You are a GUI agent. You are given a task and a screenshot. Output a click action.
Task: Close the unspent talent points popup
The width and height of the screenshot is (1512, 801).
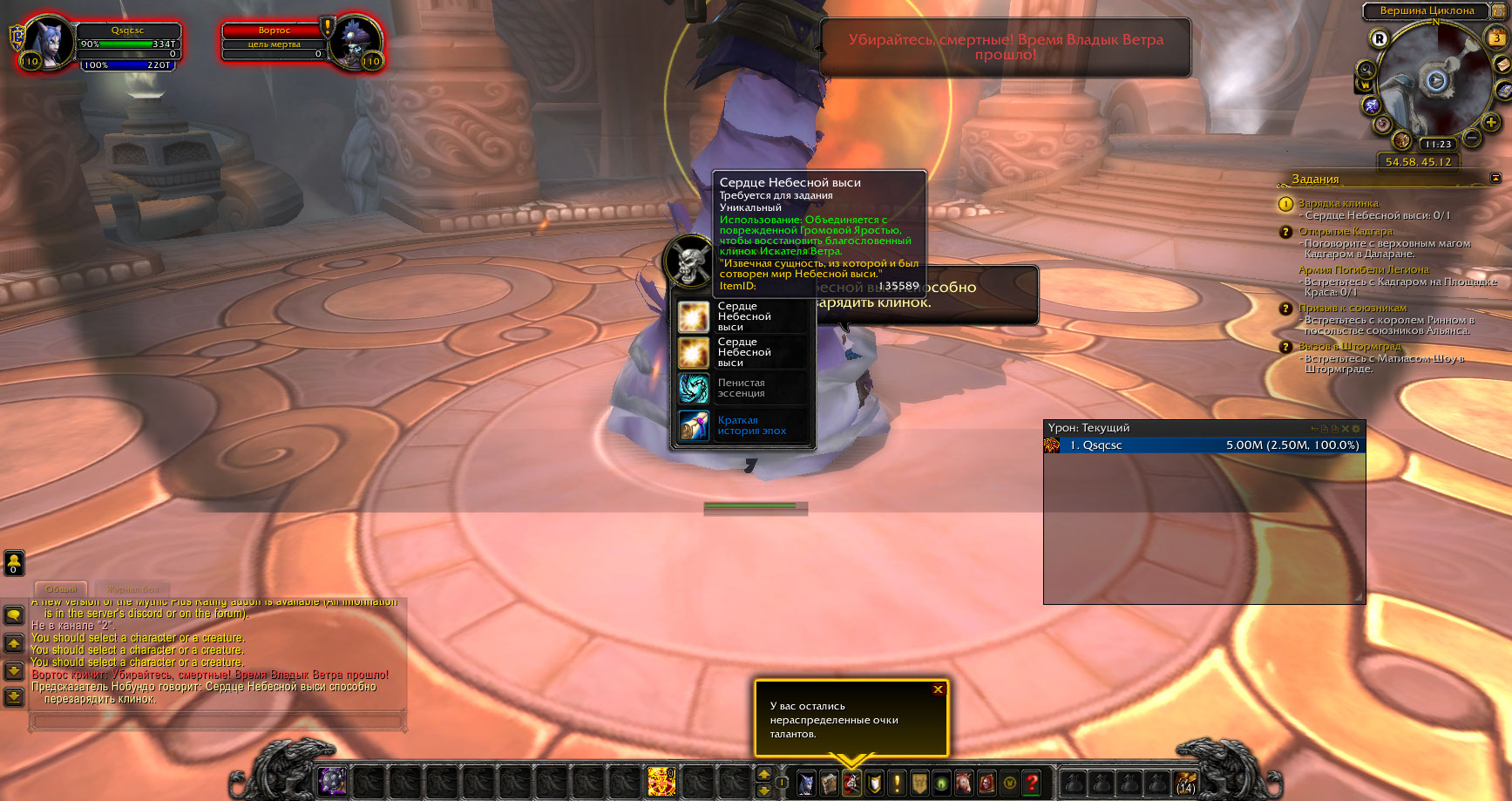tap(938, 689)
